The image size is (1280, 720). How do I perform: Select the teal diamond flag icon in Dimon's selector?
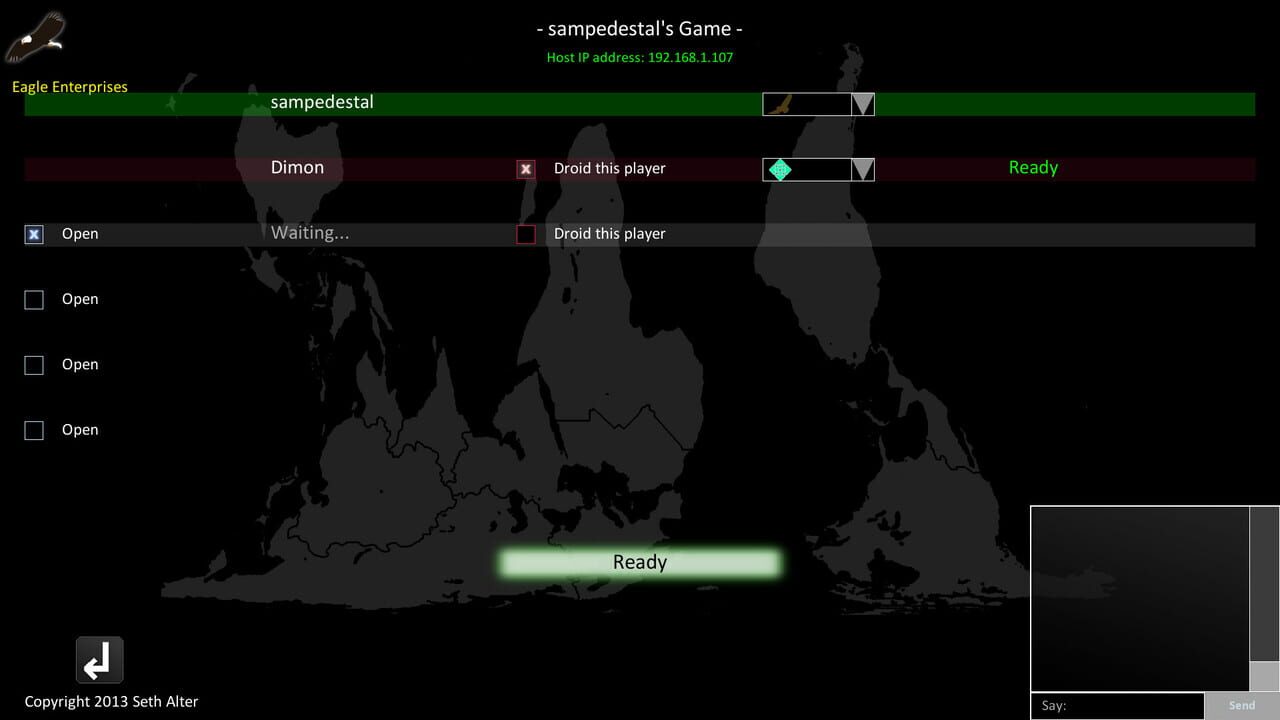pos(782,169)
